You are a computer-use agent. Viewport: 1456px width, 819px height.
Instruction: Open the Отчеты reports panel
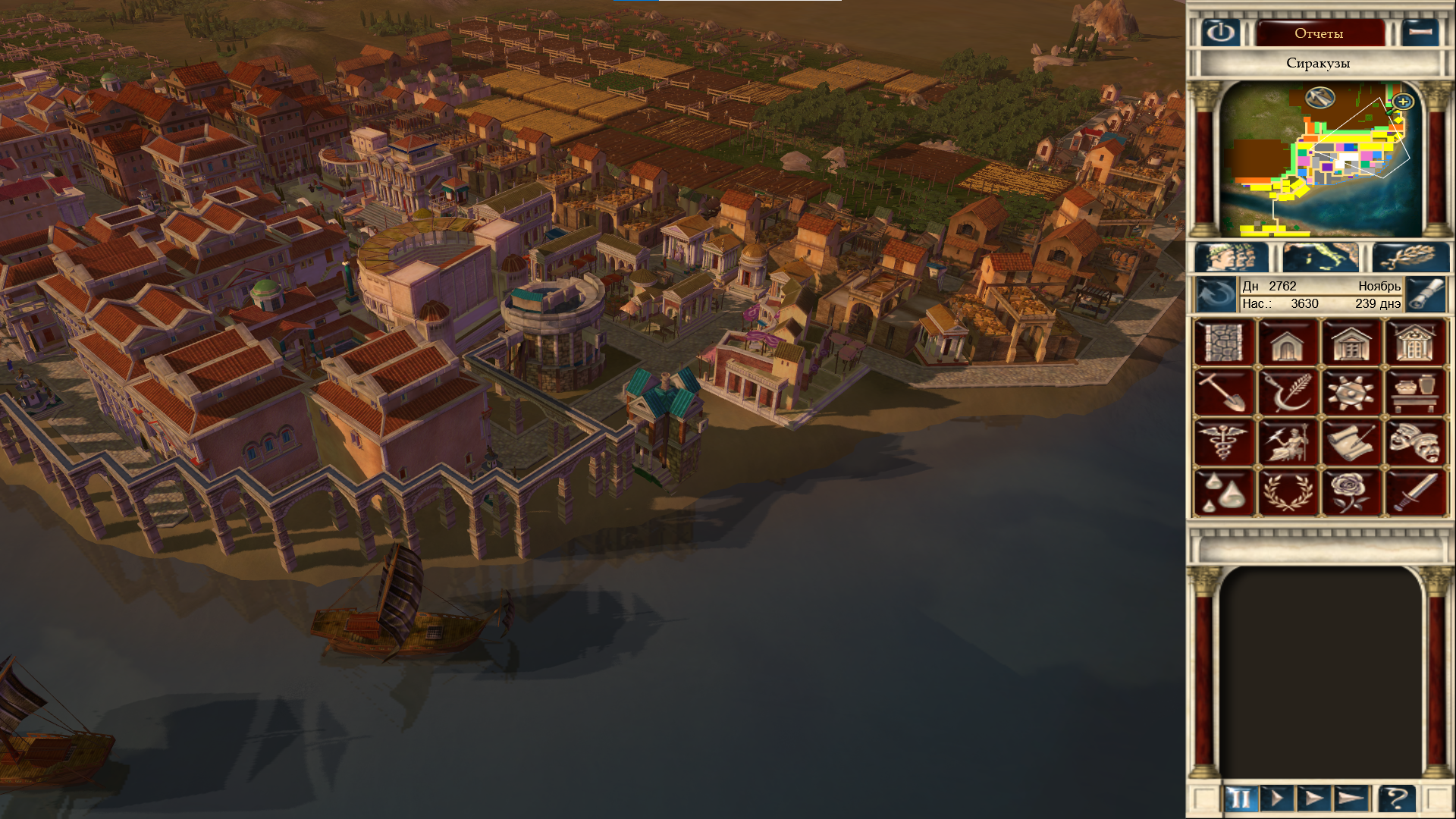click(1319, 33)
